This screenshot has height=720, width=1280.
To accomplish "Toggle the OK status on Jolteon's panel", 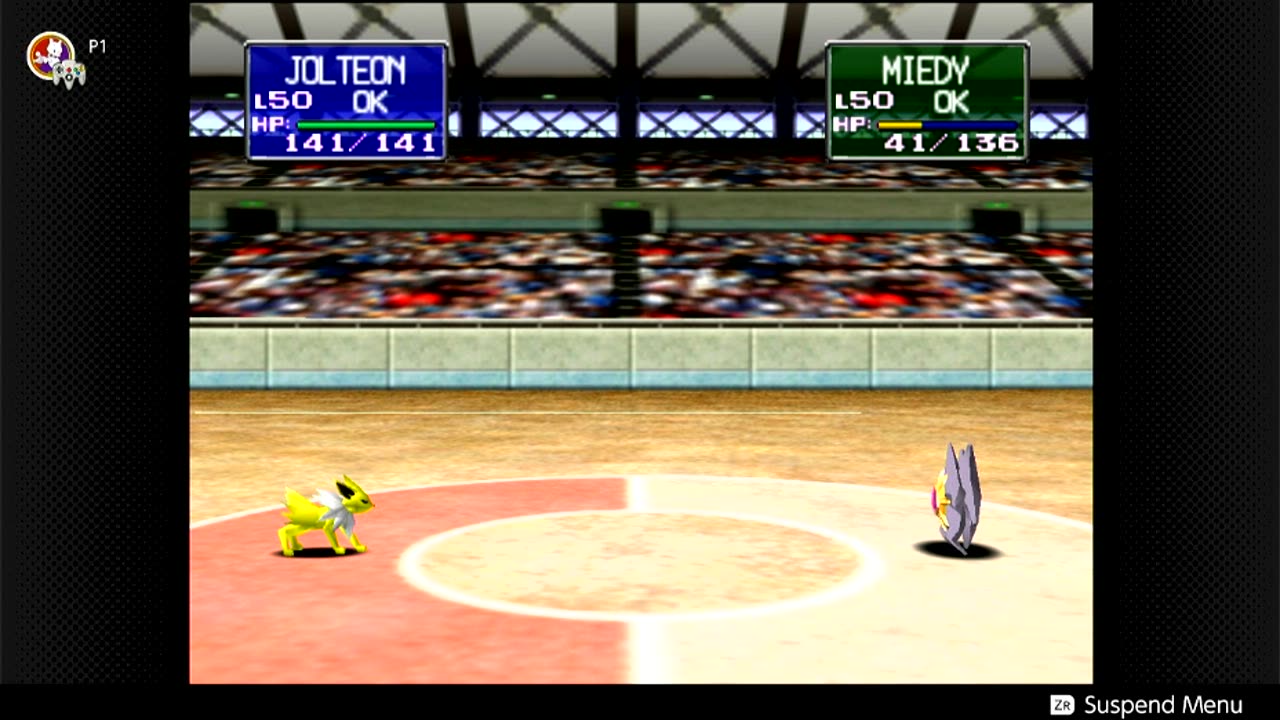I will click(370, 98).
